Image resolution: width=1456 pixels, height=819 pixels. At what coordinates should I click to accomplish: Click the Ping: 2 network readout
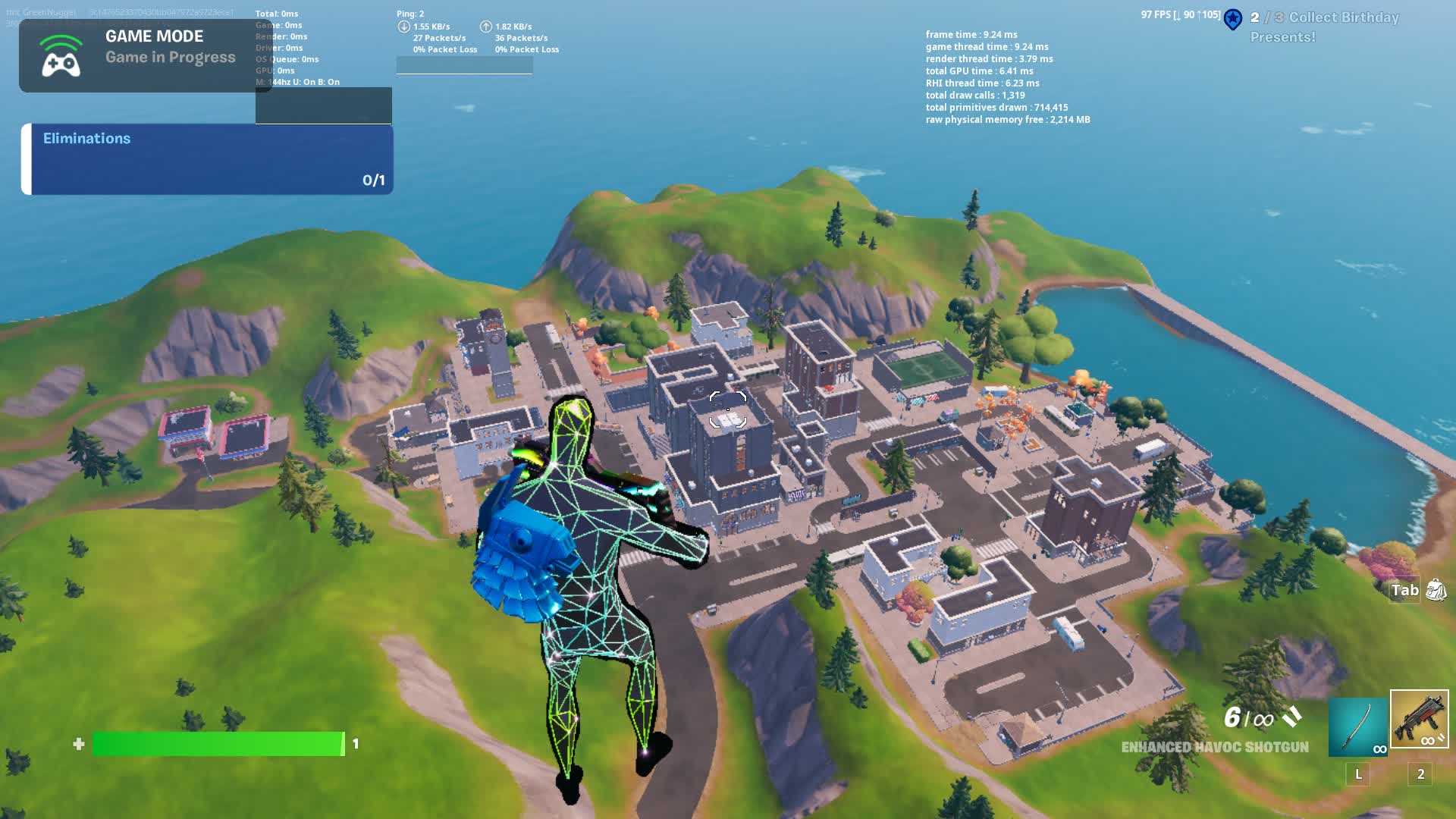[409, 12]
